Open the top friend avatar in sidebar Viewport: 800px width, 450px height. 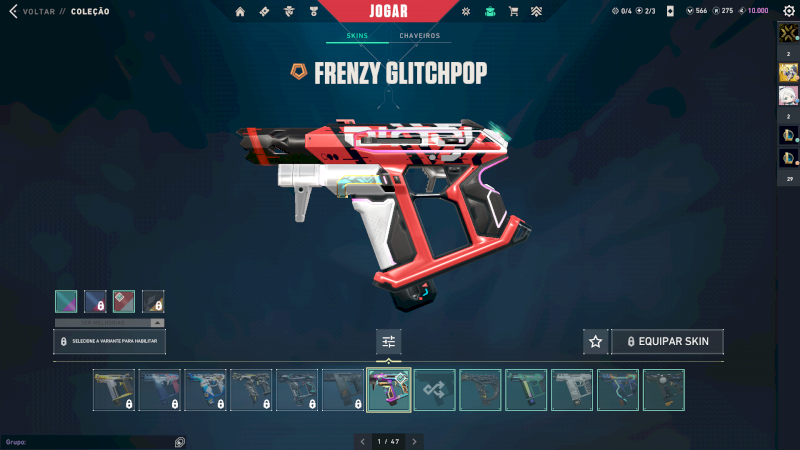point(788,34)
